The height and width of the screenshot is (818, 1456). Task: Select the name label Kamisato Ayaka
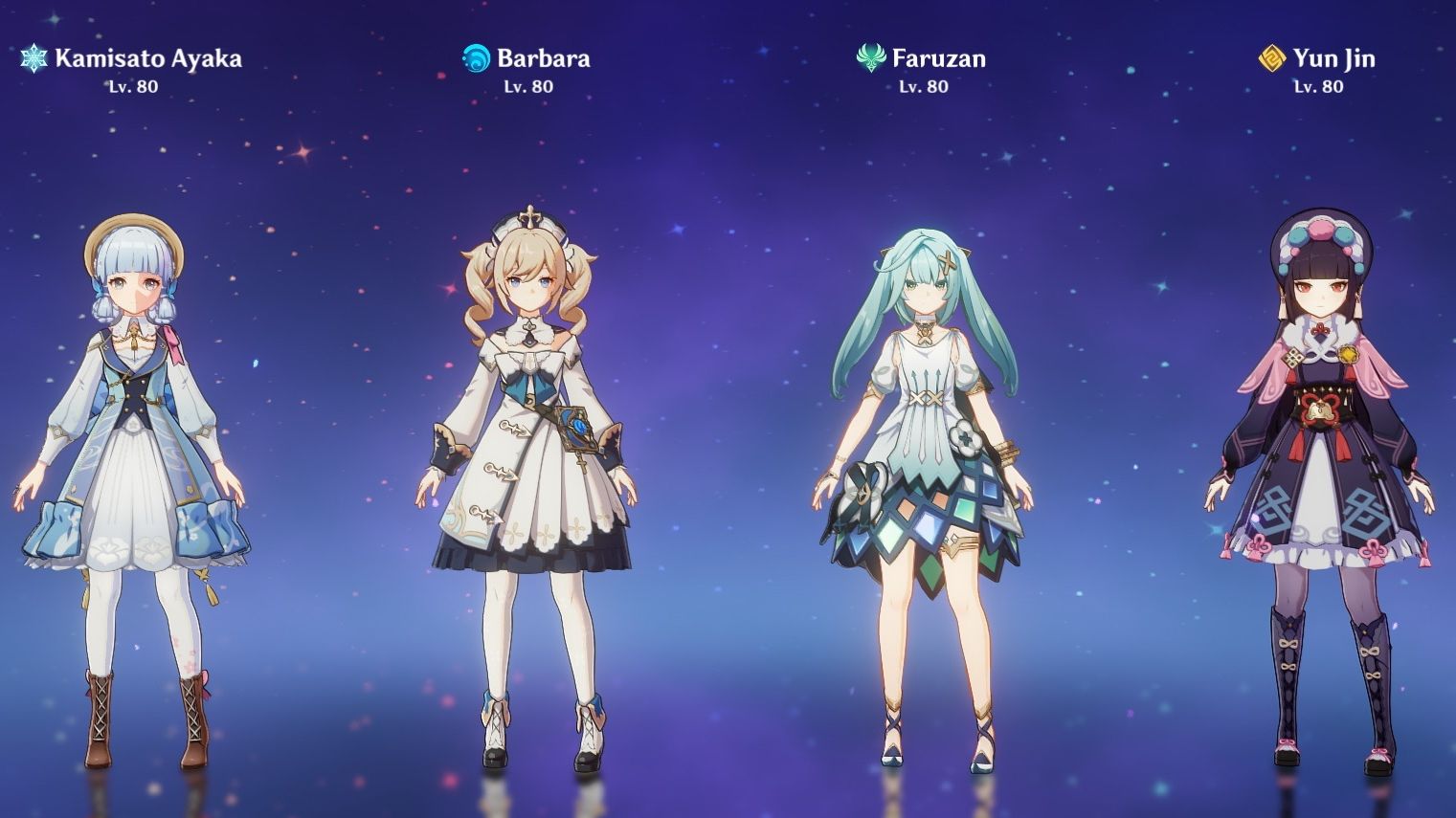[x=148, y=58]
